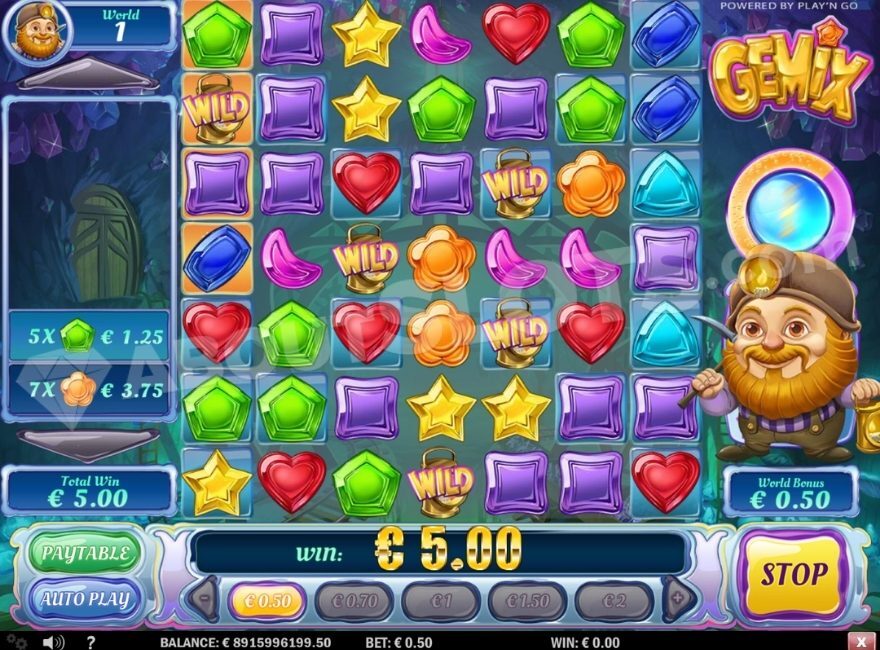Decrease bet with the minus button
Image resolution: width=880 pixels, height=650 pixels.
pos(203,600)
